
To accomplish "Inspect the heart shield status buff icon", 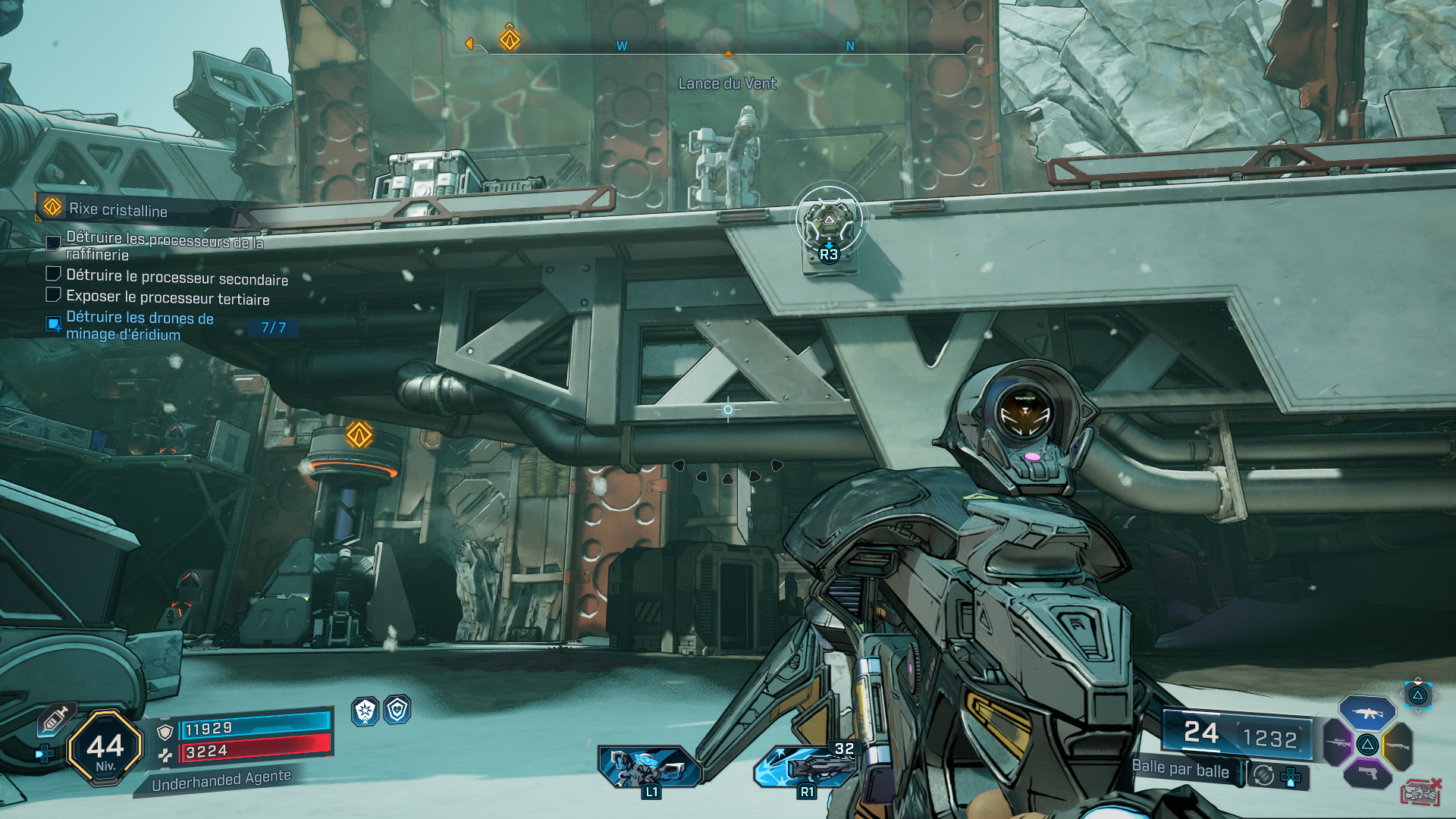I will pyautogui.click(x=397, y=710).
